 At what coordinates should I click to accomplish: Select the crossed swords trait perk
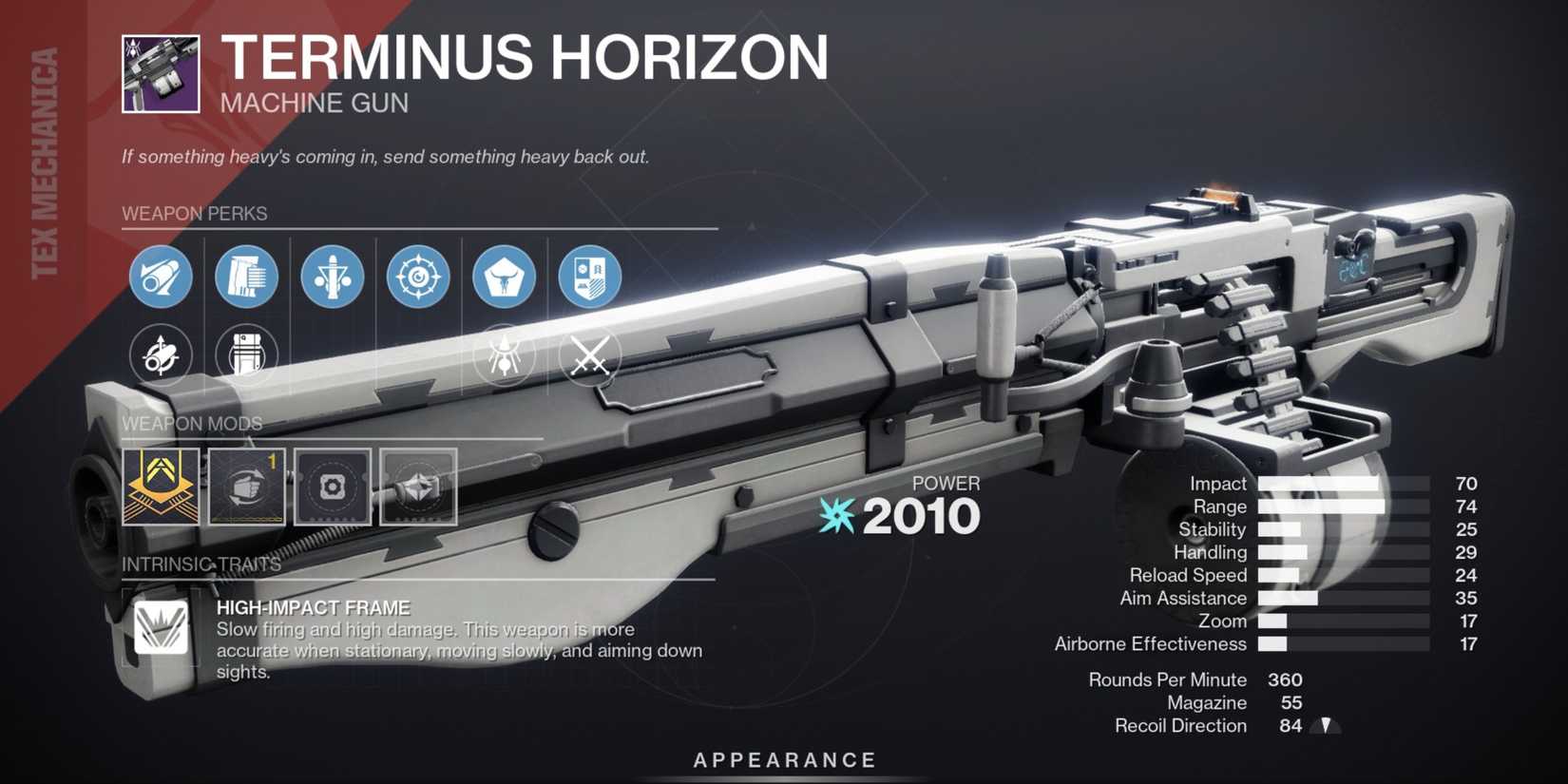click(591, 356)
